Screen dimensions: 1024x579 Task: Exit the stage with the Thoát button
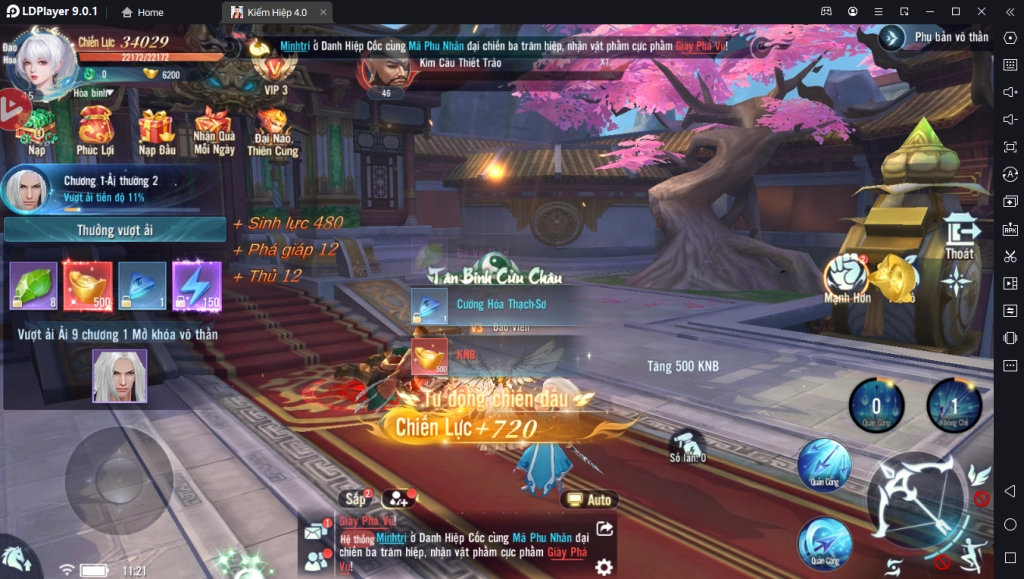point(960,238)
